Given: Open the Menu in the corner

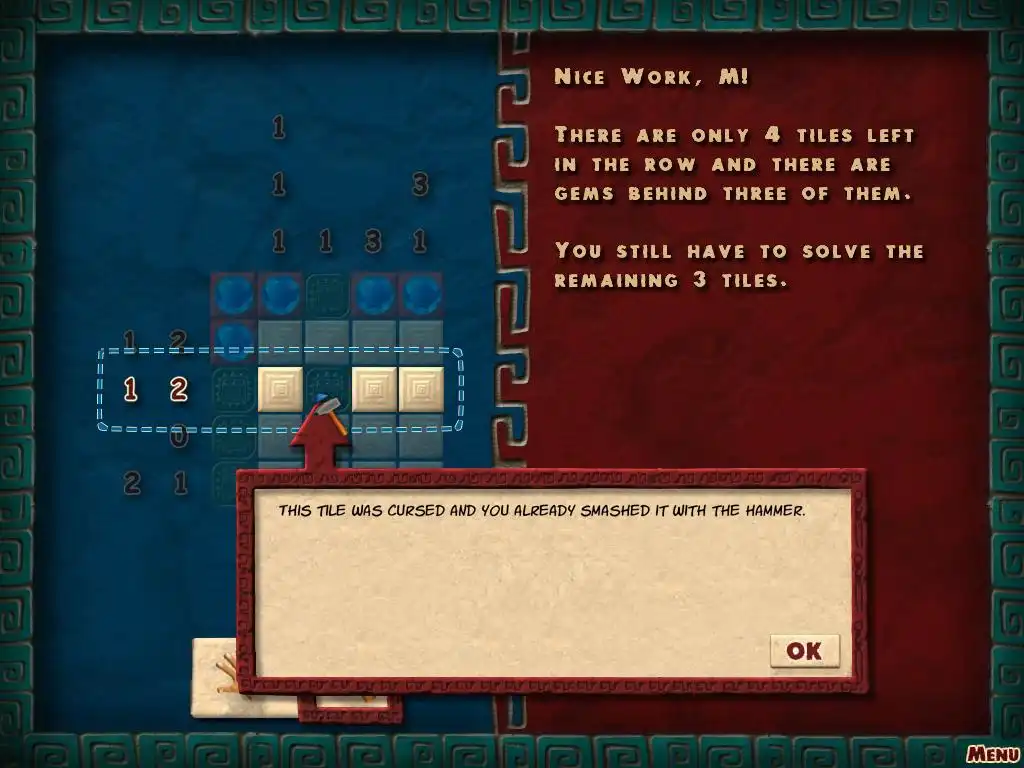Looking at the screenshot, I should tap(992, 753).
